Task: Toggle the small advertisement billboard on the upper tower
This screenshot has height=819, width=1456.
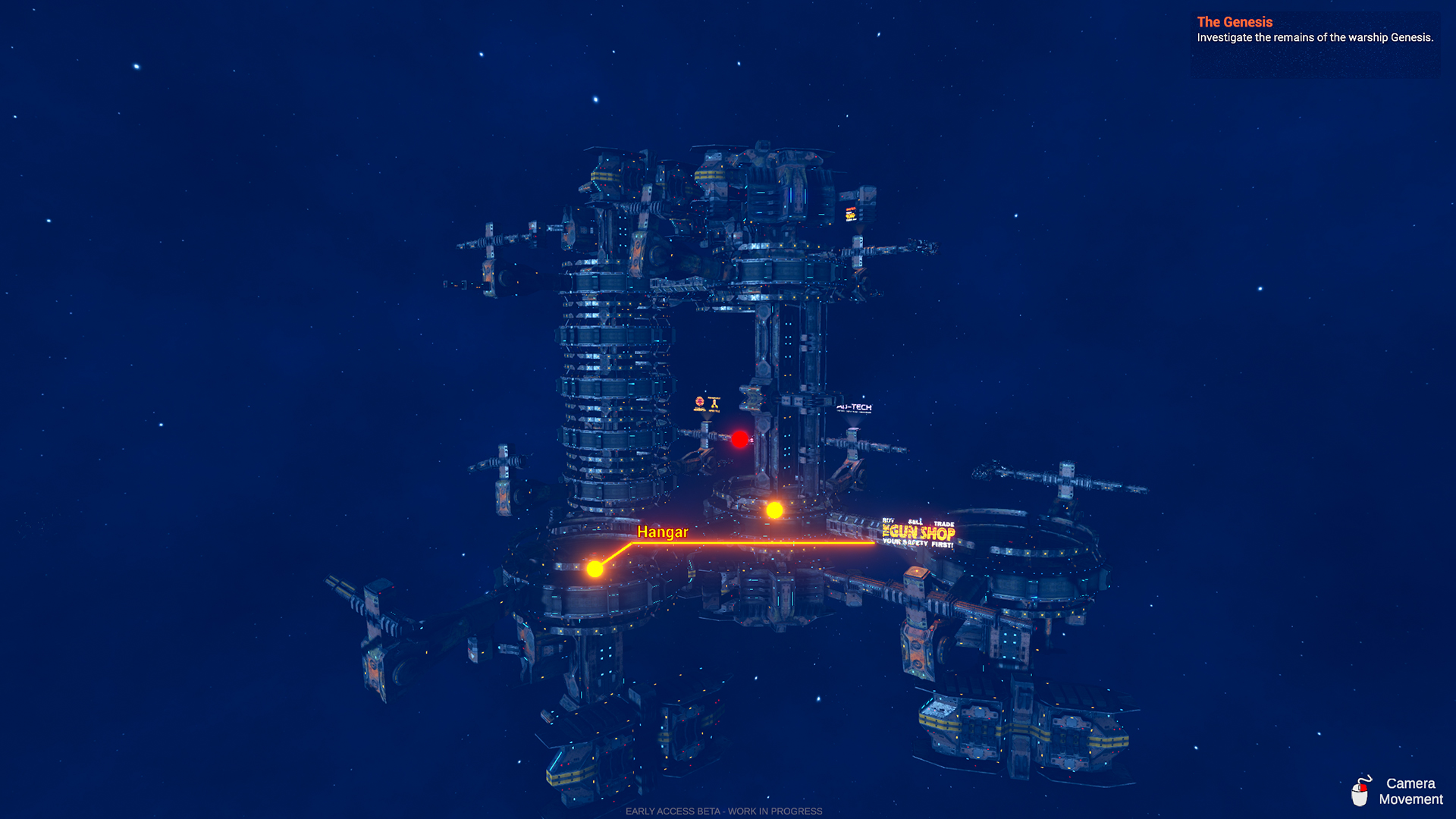Action: [x=852, y=215]
